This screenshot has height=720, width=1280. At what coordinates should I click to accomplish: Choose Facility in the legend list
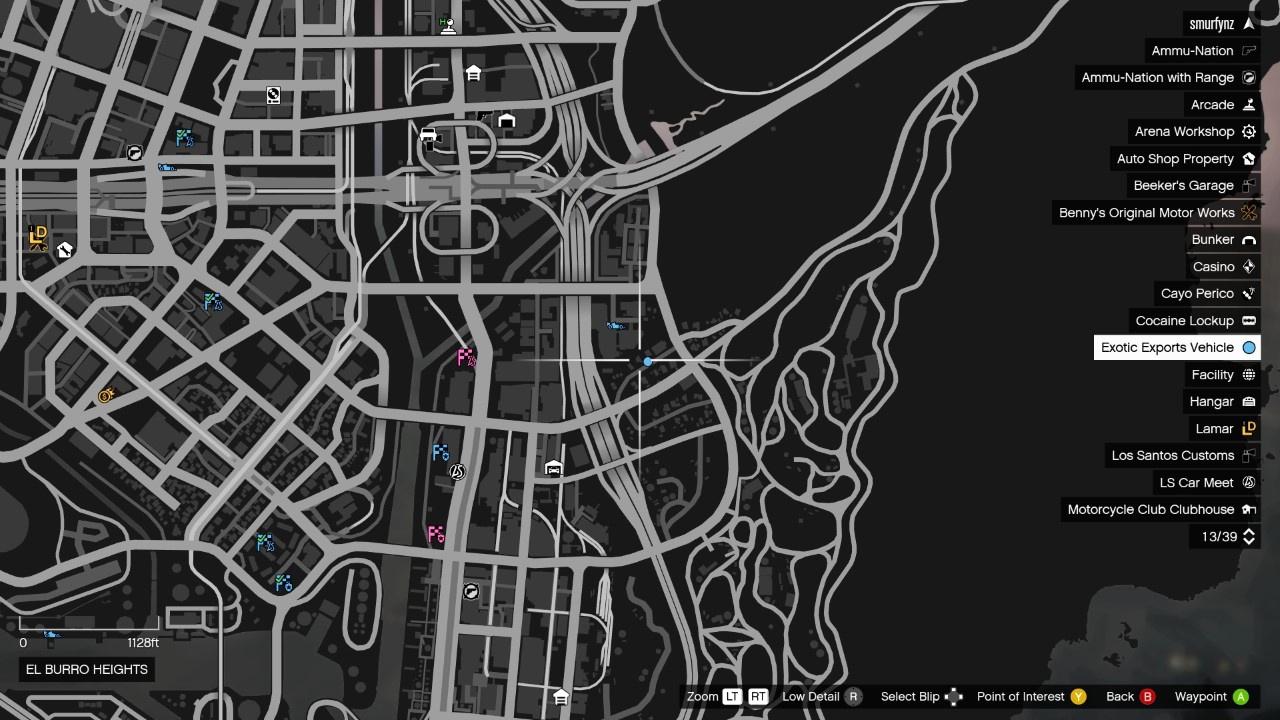tap(1212, 375)
